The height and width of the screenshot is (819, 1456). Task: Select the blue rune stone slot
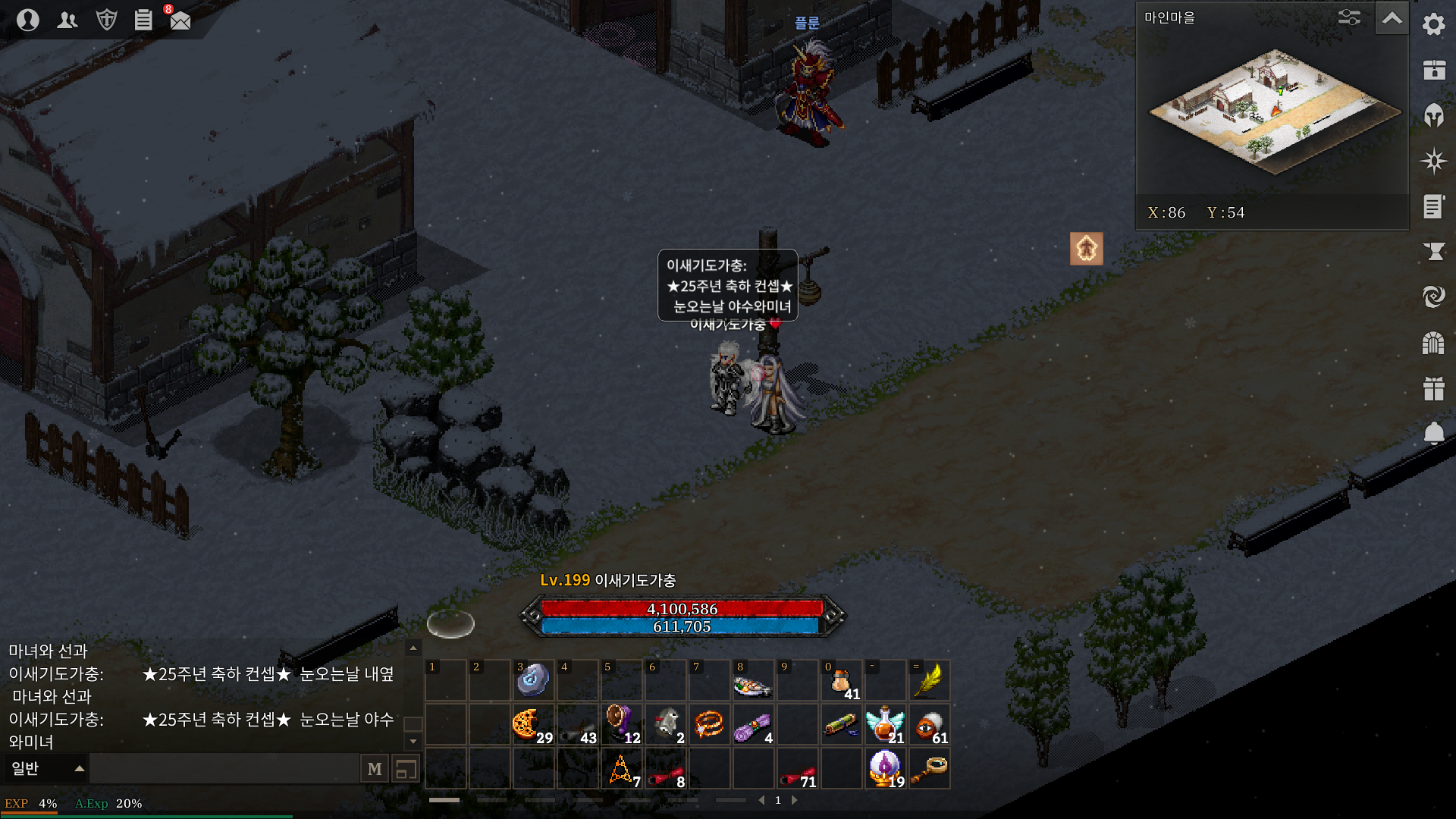533,680
